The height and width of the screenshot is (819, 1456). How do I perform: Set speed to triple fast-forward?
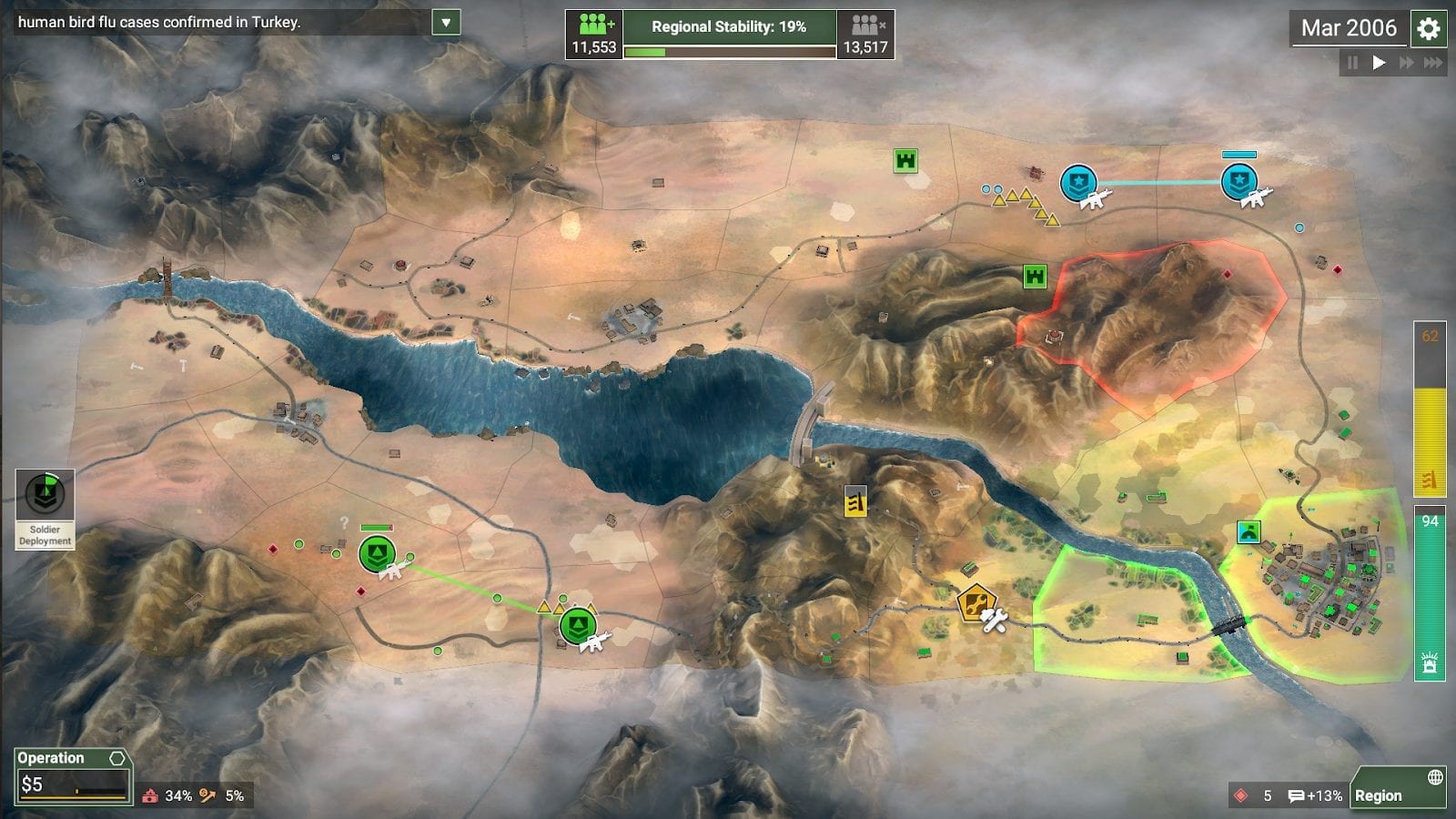pyautogui.click(x=1433, y=63)
